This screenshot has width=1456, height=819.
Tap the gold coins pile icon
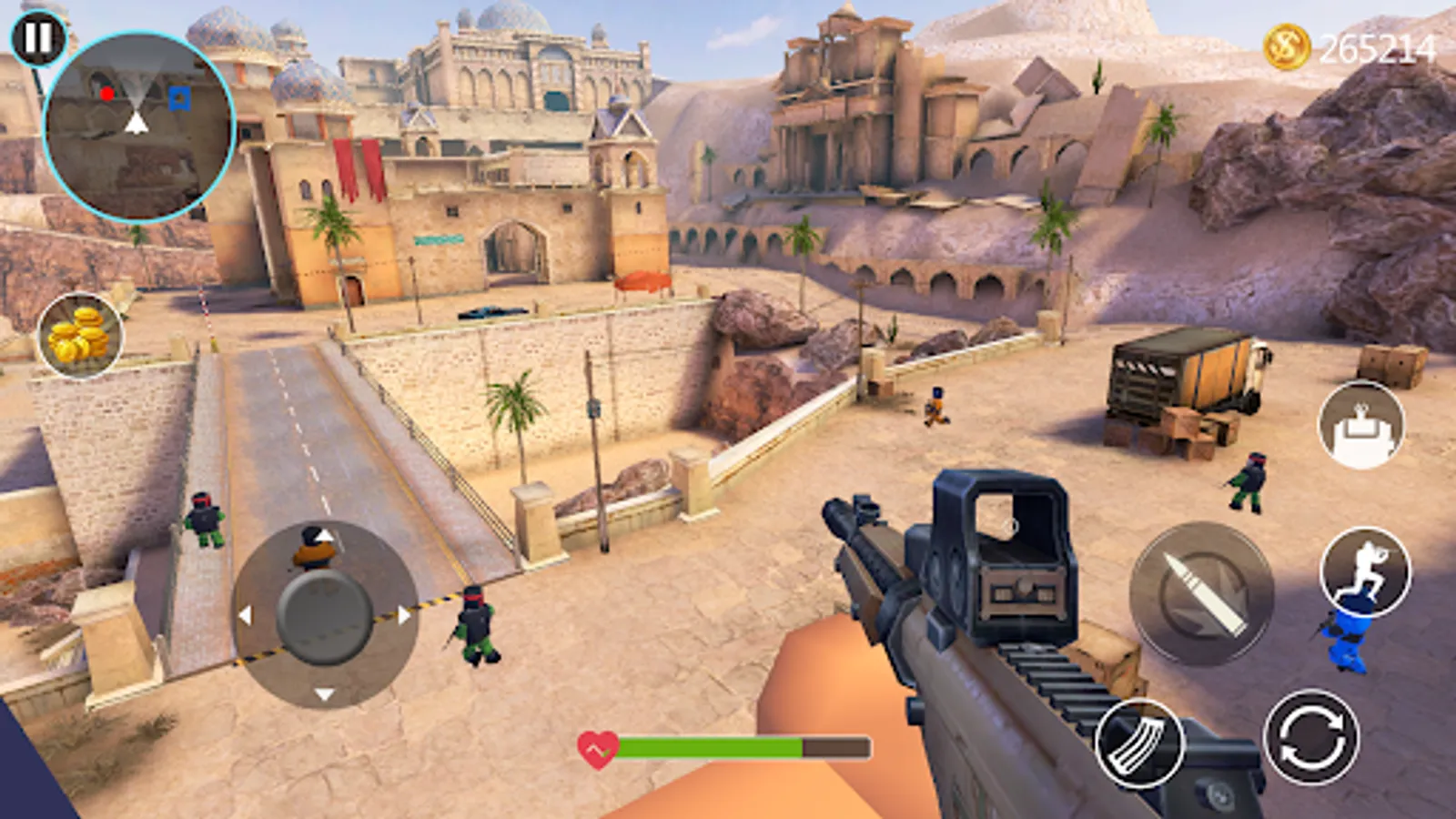(x=80, y=335)
